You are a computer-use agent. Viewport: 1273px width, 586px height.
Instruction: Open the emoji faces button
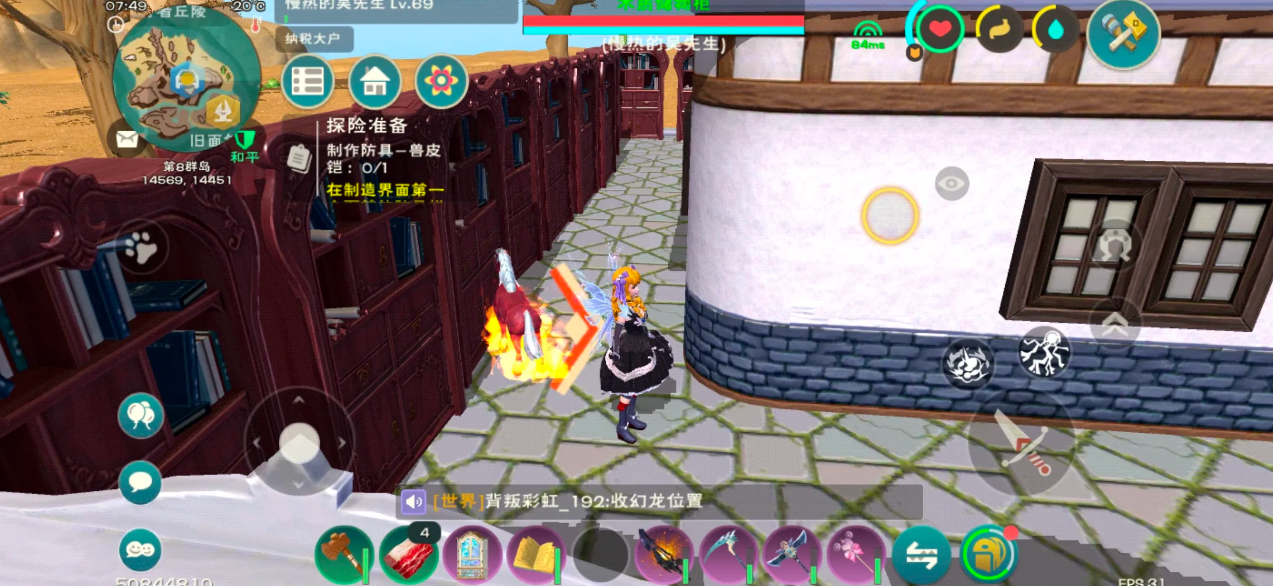pyautogui.click(x=140, y=550)
